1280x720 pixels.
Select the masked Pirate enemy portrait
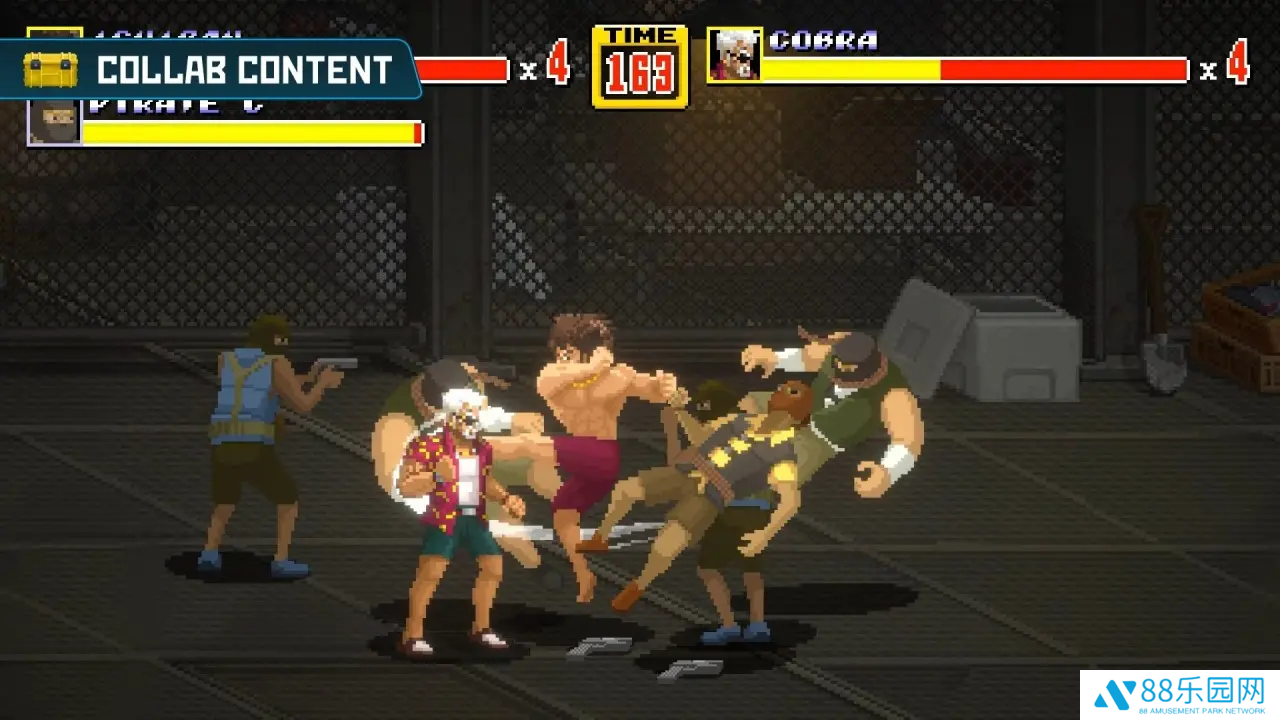(x=54, y=122)
